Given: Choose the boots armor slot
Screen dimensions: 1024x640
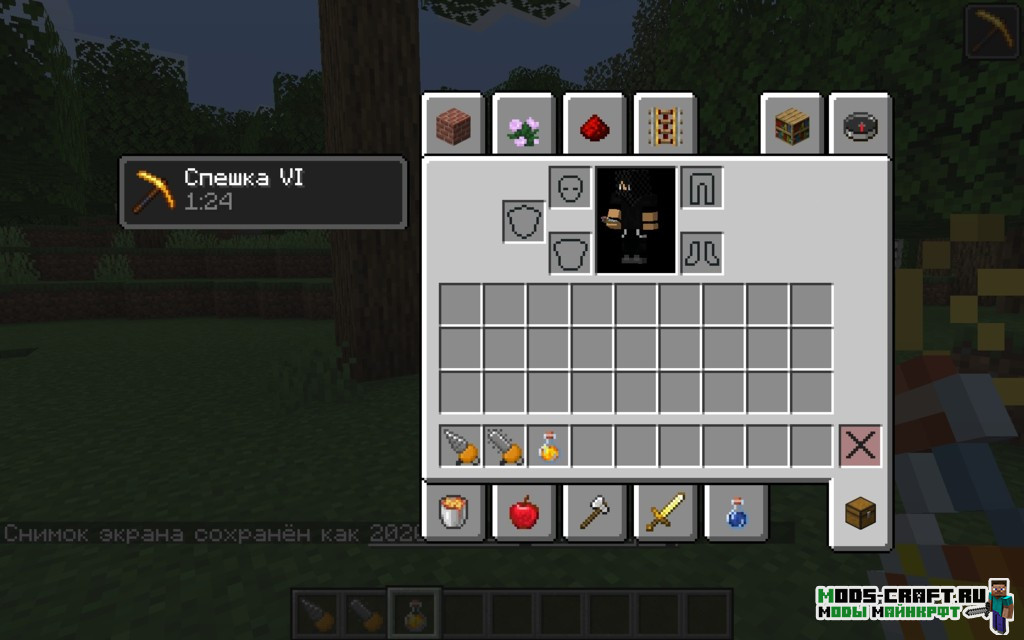Looking at the screenshot, I should coord(702,252).
